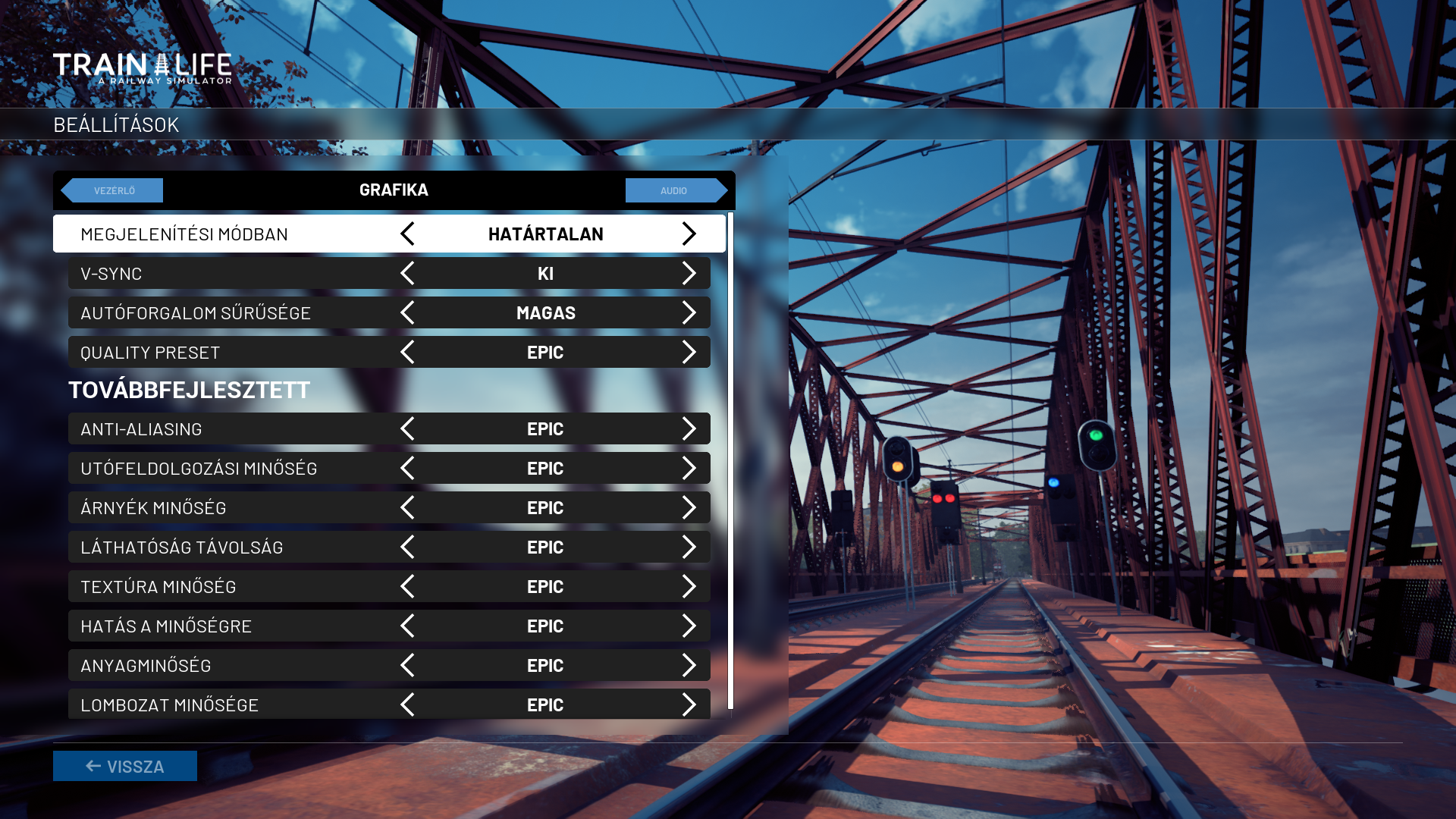Lower Textúra minőség with left arrow
Viewport: 1456px width, 819px height.
click(x=407, y=586)
